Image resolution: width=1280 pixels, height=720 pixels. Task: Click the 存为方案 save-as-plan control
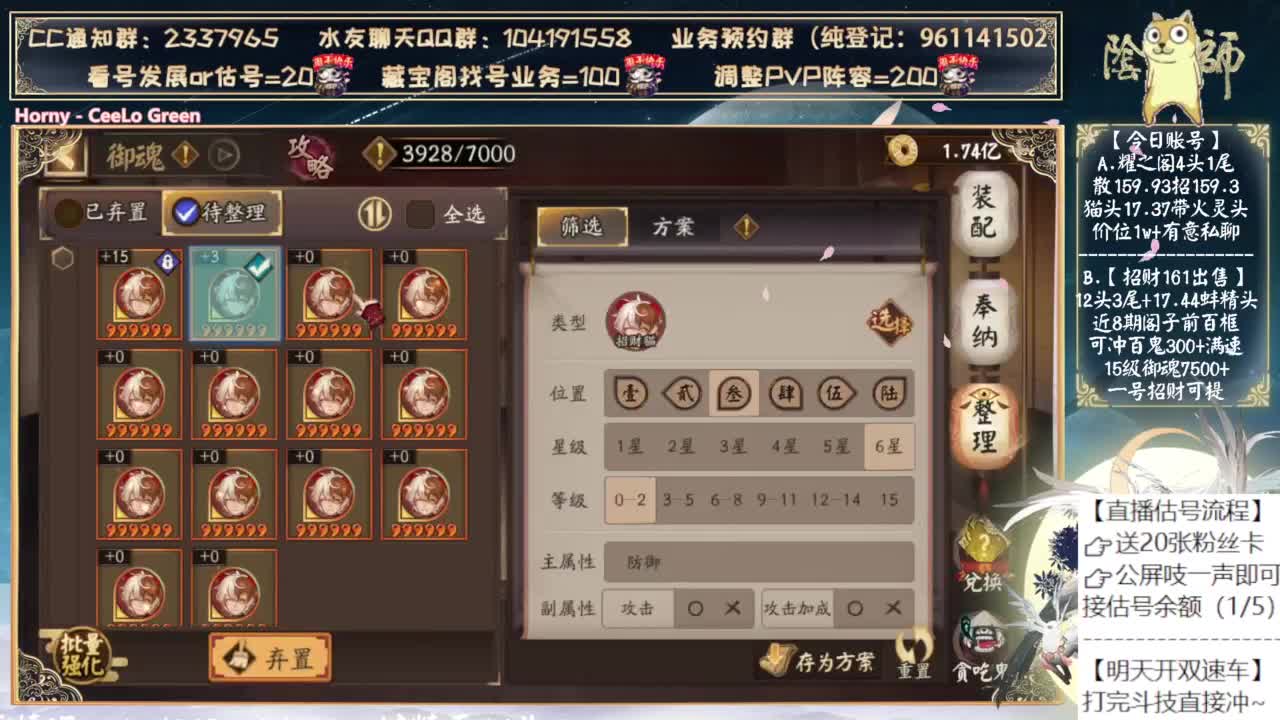click(818, 659)
